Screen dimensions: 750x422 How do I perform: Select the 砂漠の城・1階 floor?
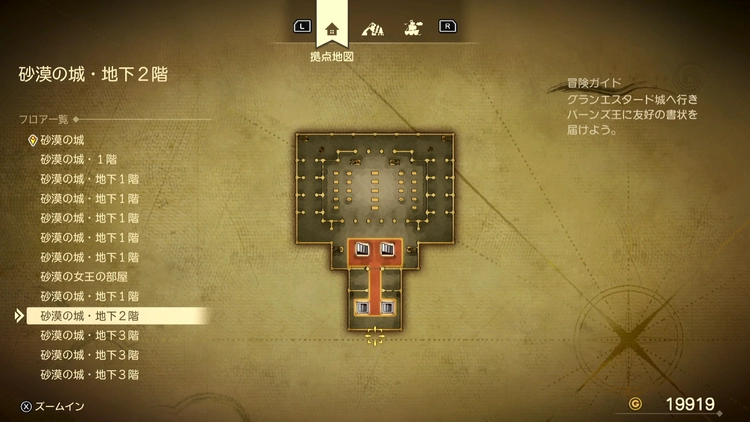(x=79, y=160)
